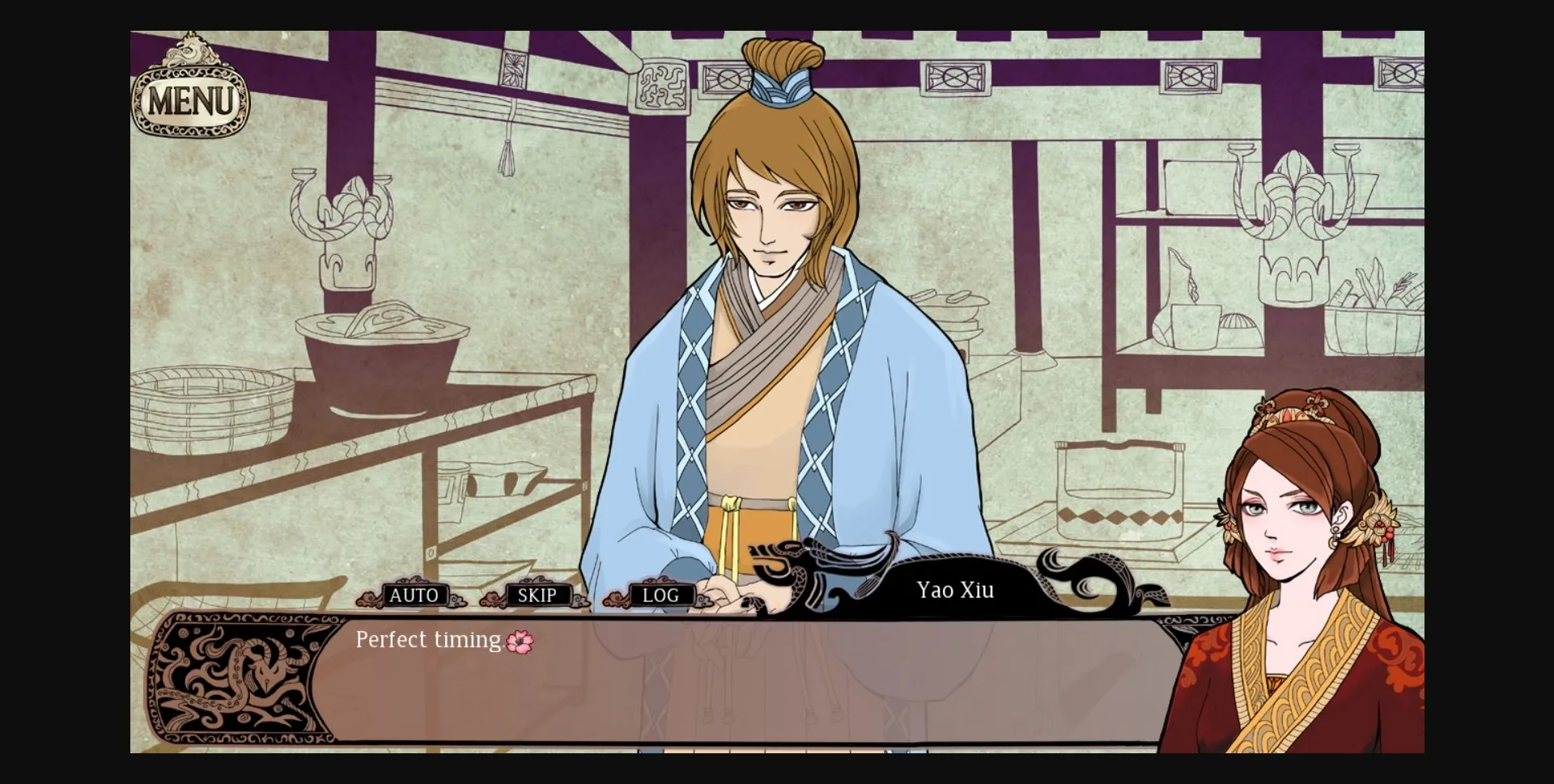Screen dimensions: 1554x784
Task: Click the cloud ornament beside SKIP
Action: [x=494, y=599]
